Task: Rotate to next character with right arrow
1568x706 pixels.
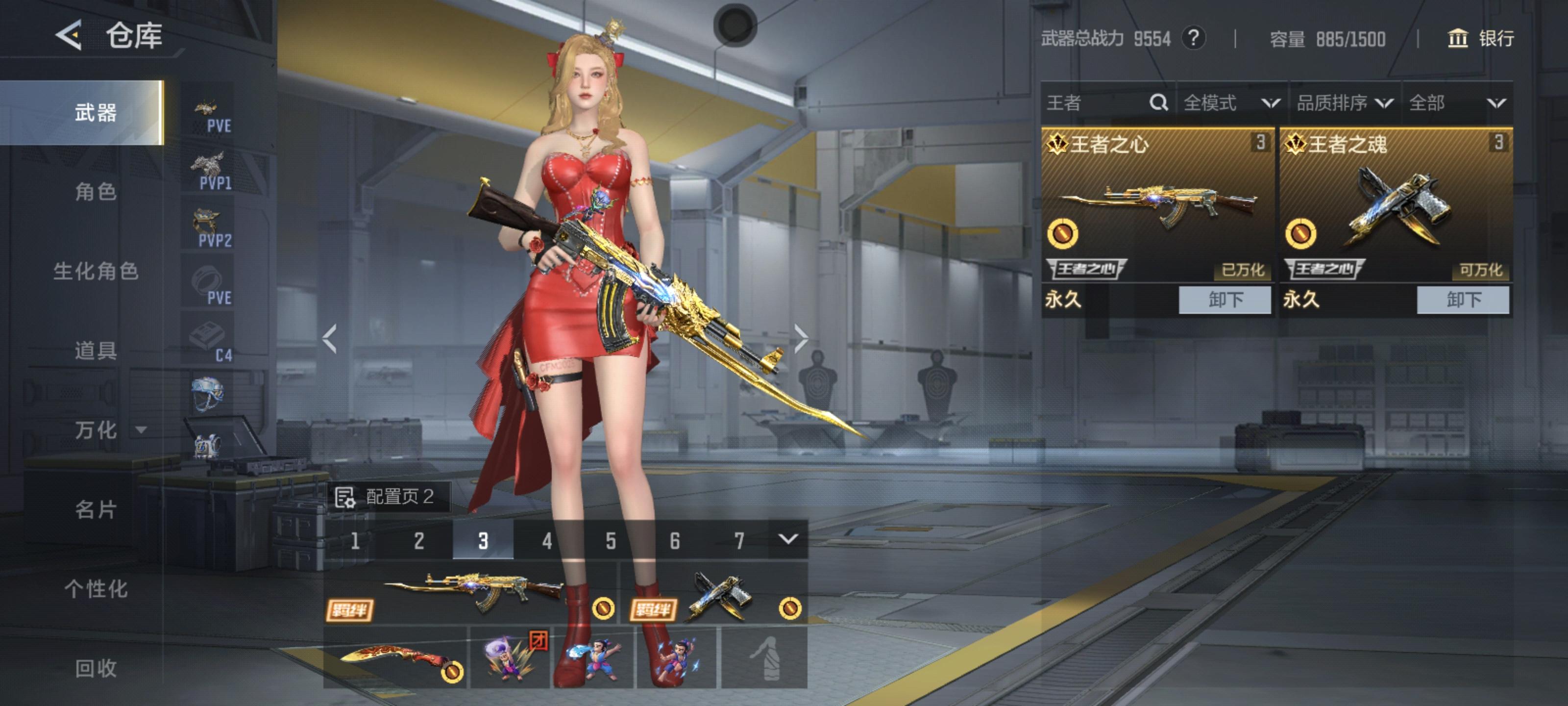Action: (x=801, y=339)
